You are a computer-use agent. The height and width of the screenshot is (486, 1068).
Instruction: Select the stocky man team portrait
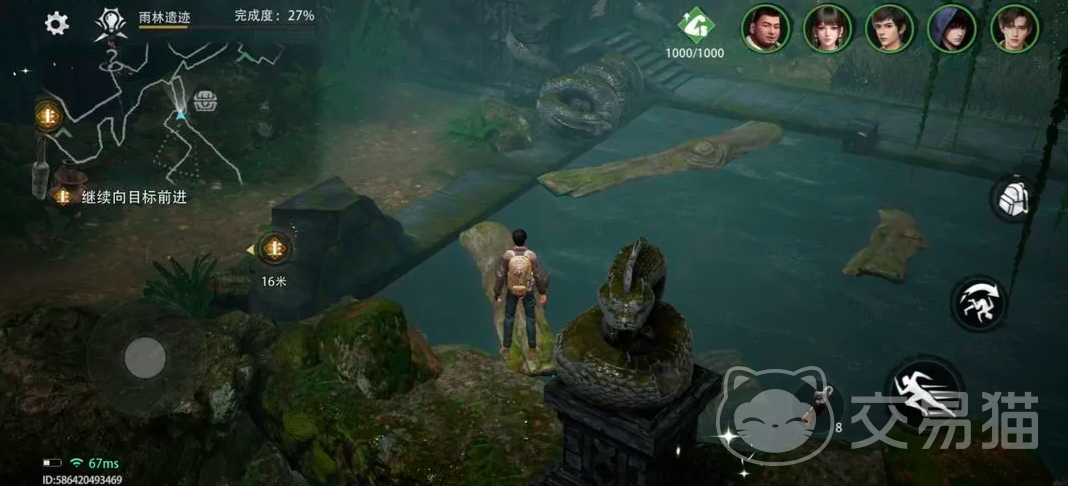[x=766, y=28]
